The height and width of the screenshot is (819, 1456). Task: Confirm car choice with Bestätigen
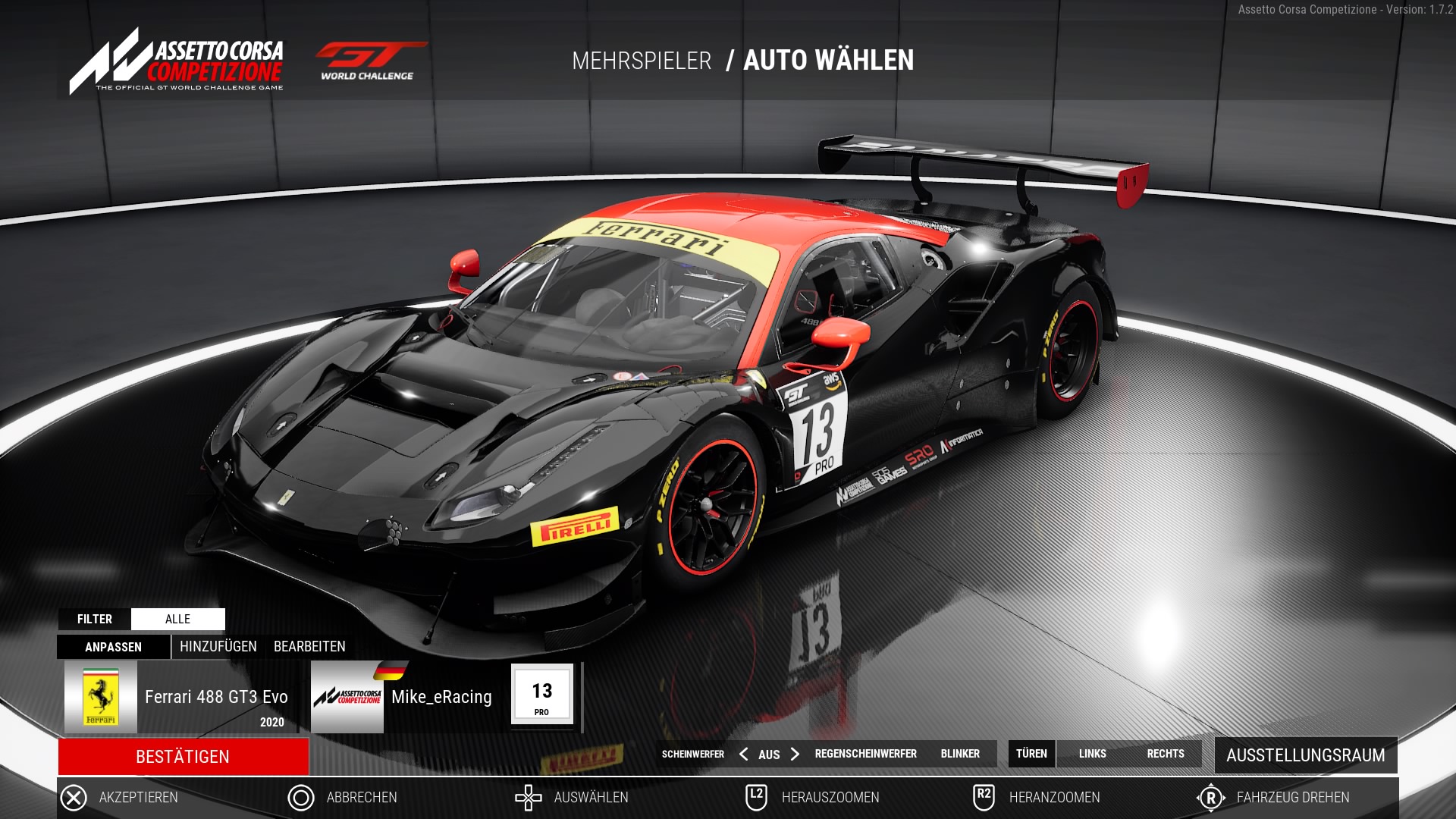pos(183,757)
